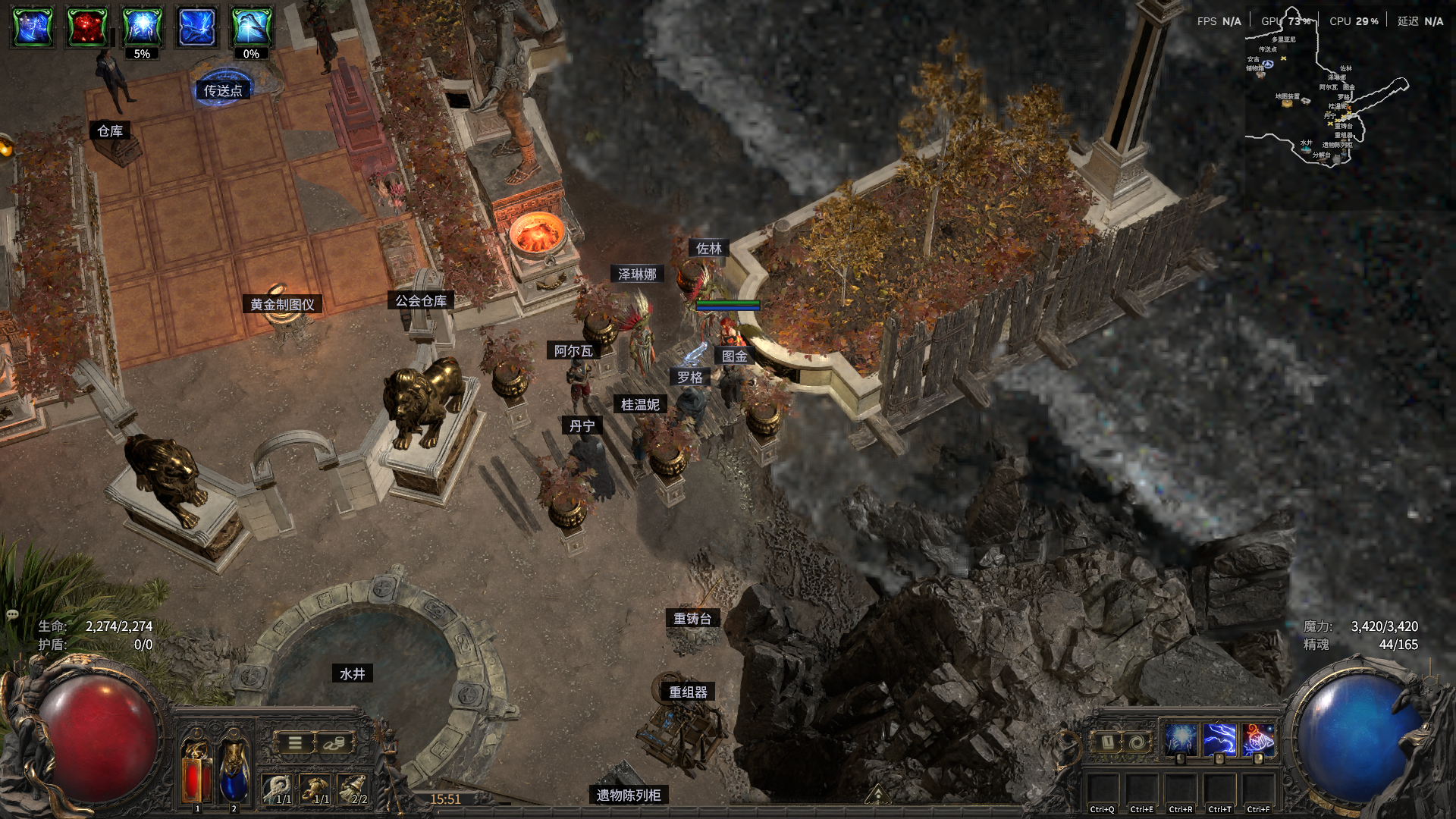
Task: Select the glowing hands comet skill icon
Action: [x=1179, y=739]
